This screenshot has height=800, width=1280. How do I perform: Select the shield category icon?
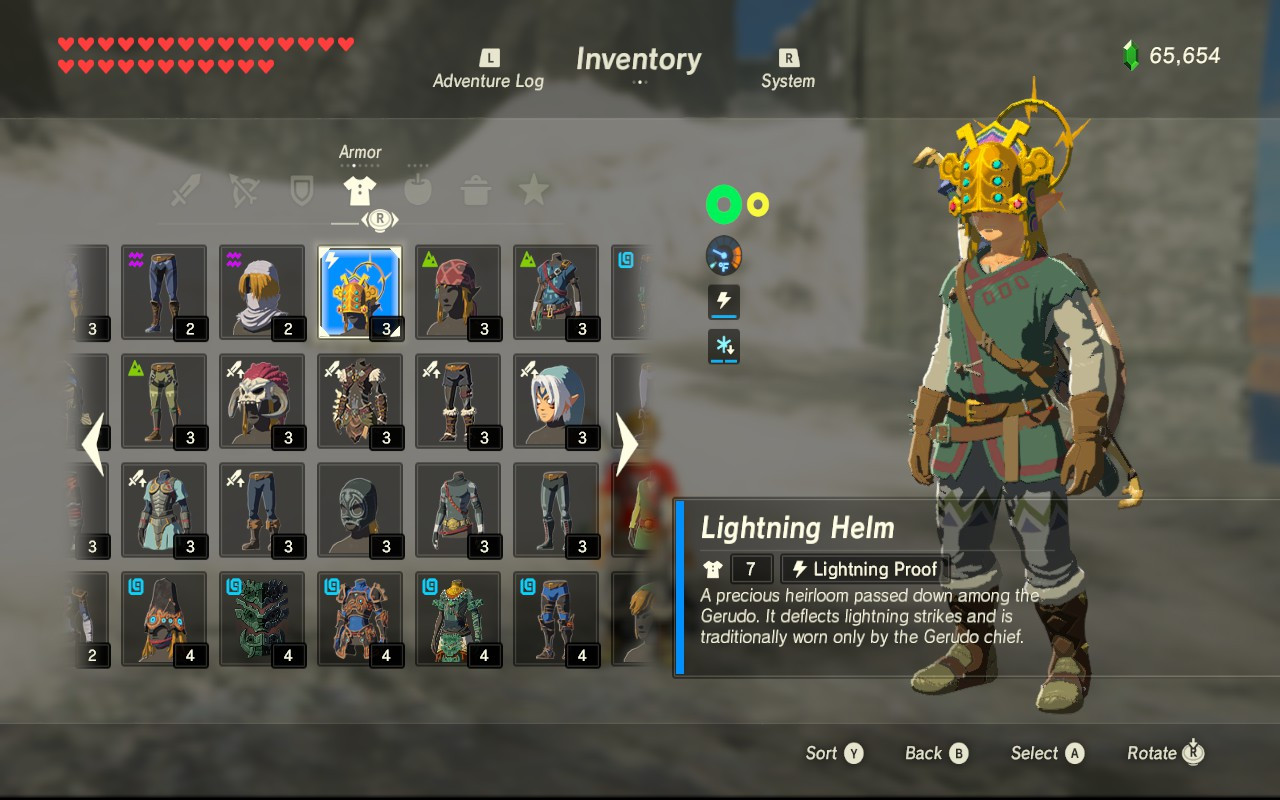[300, 190]
